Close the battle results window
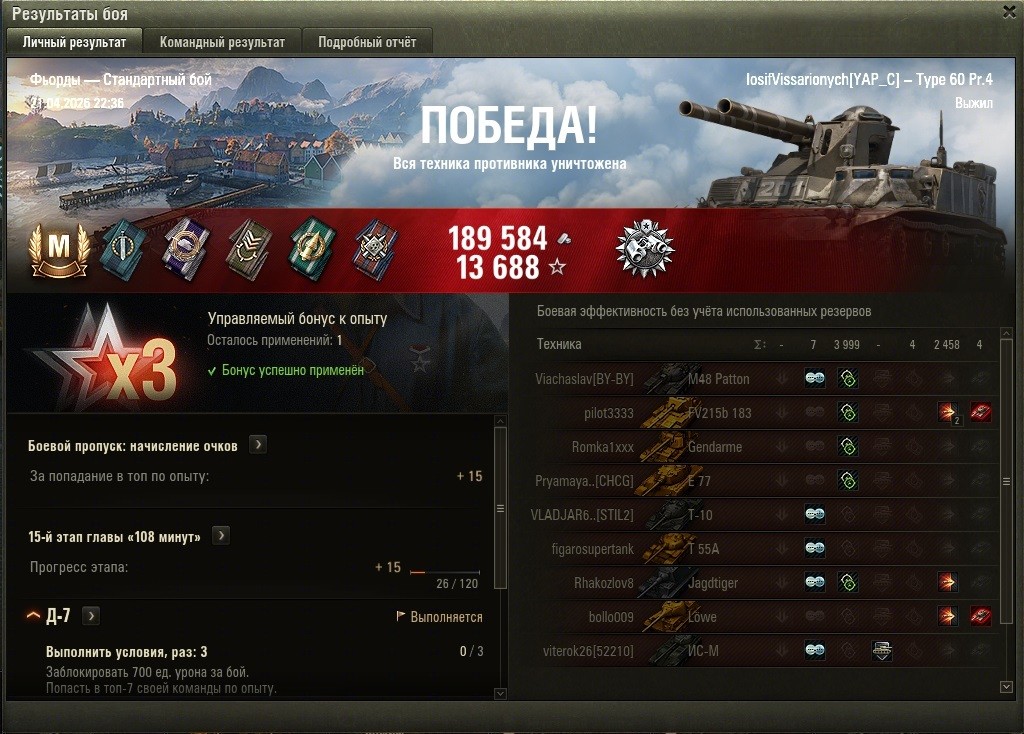 tap(1008, 13)
